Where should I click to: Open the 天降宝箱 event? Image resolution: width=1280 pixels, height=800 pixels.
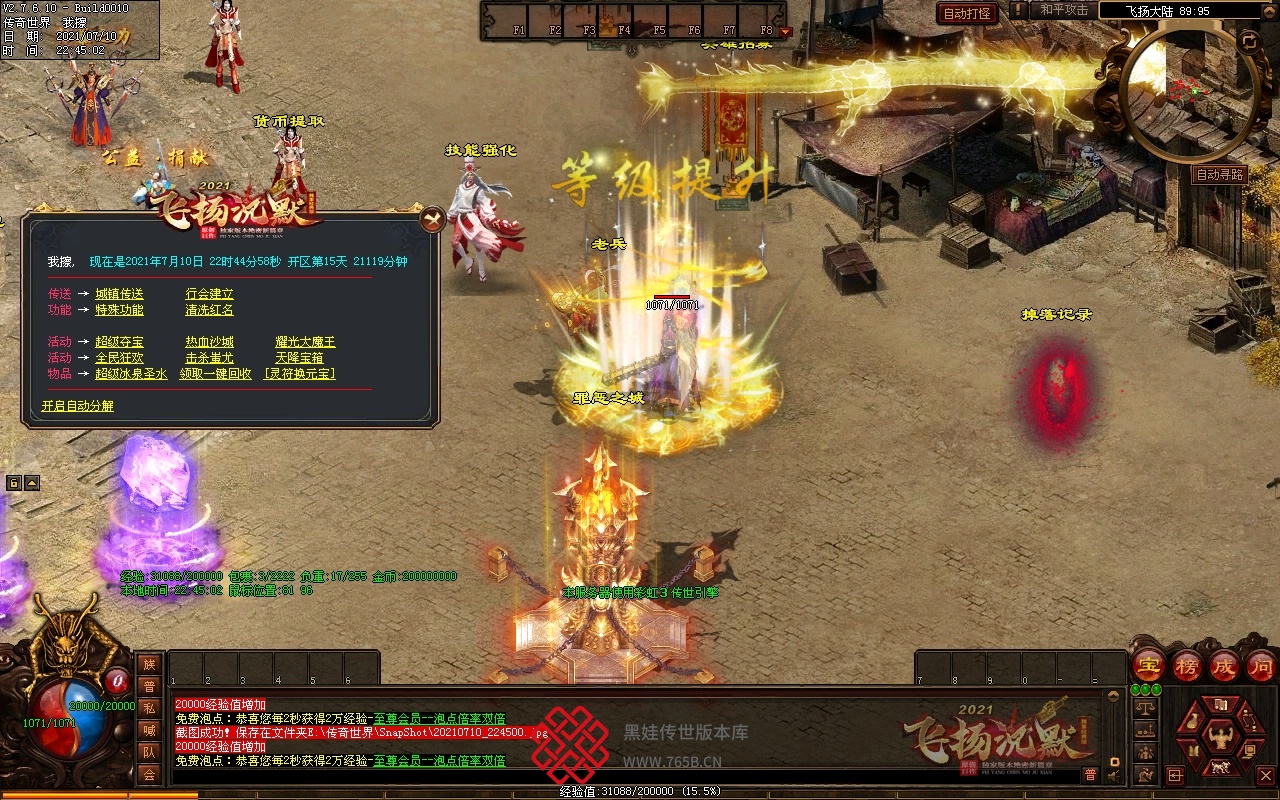click(299, 357)
